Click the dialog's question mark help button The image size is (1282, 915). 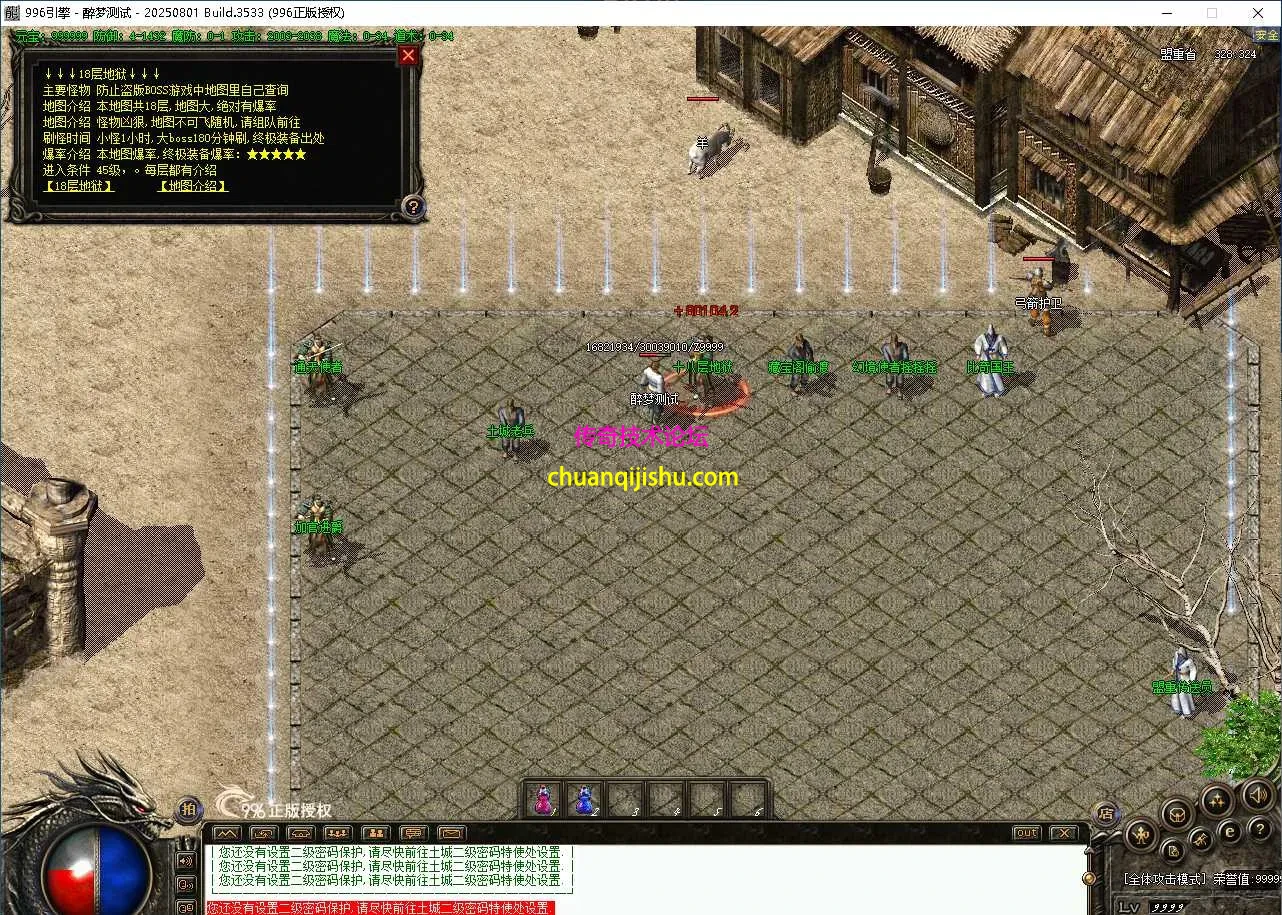(413, 207)
